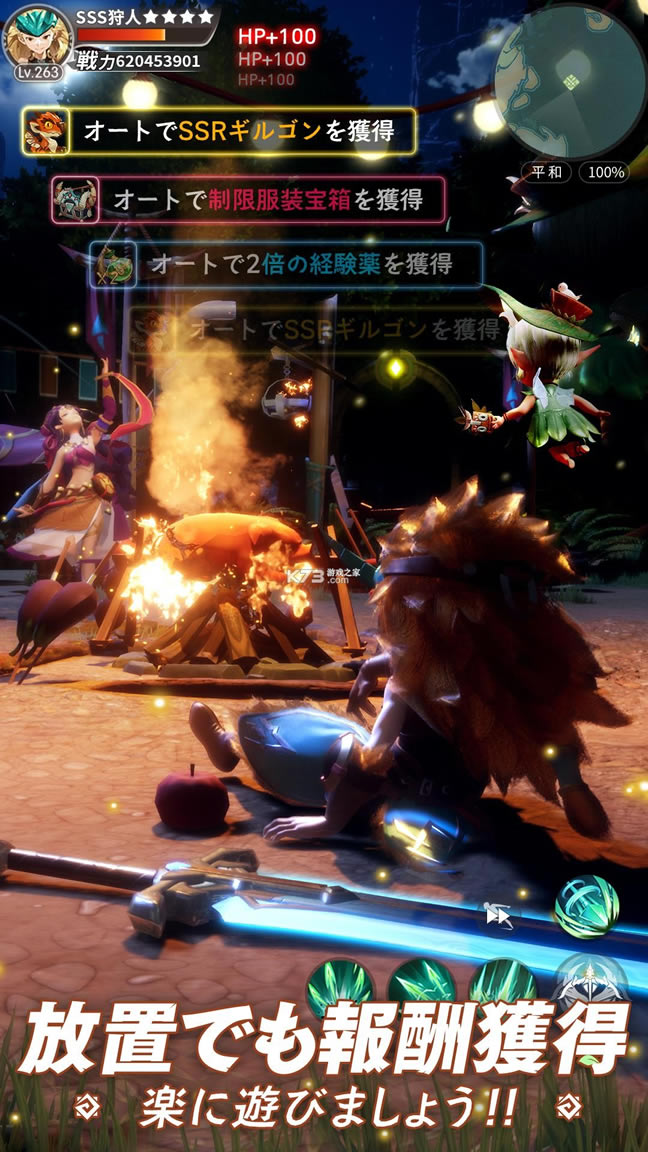
Task: Tap the dash sprint double-arrow icon
Action: coord(497,914)
